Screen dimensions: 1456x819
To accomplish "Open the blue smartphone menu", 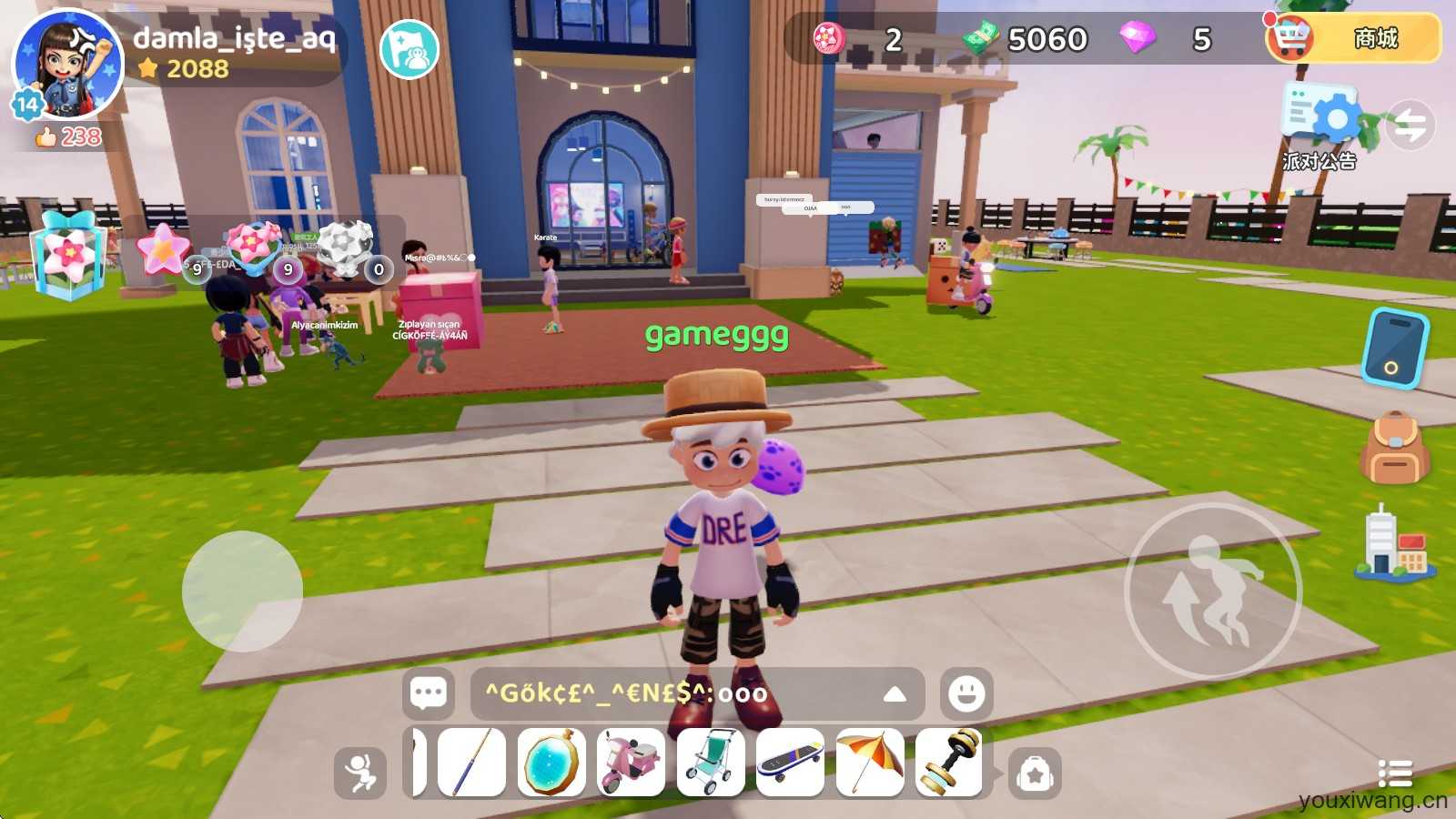I will 1393,348.
